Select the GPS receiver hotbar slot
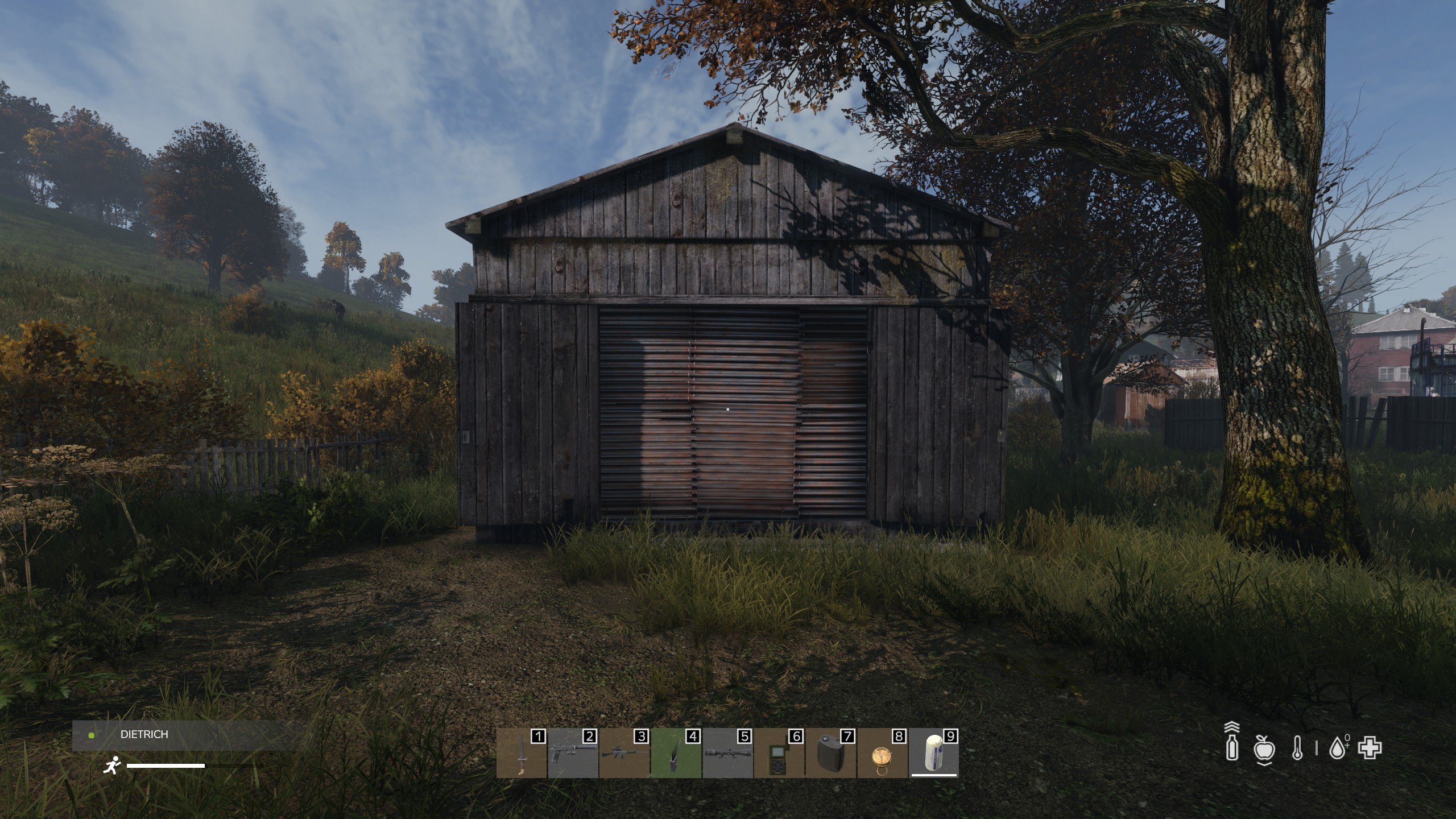The height and width of the screenshot is (819, 1456). [x=779, y=754]
